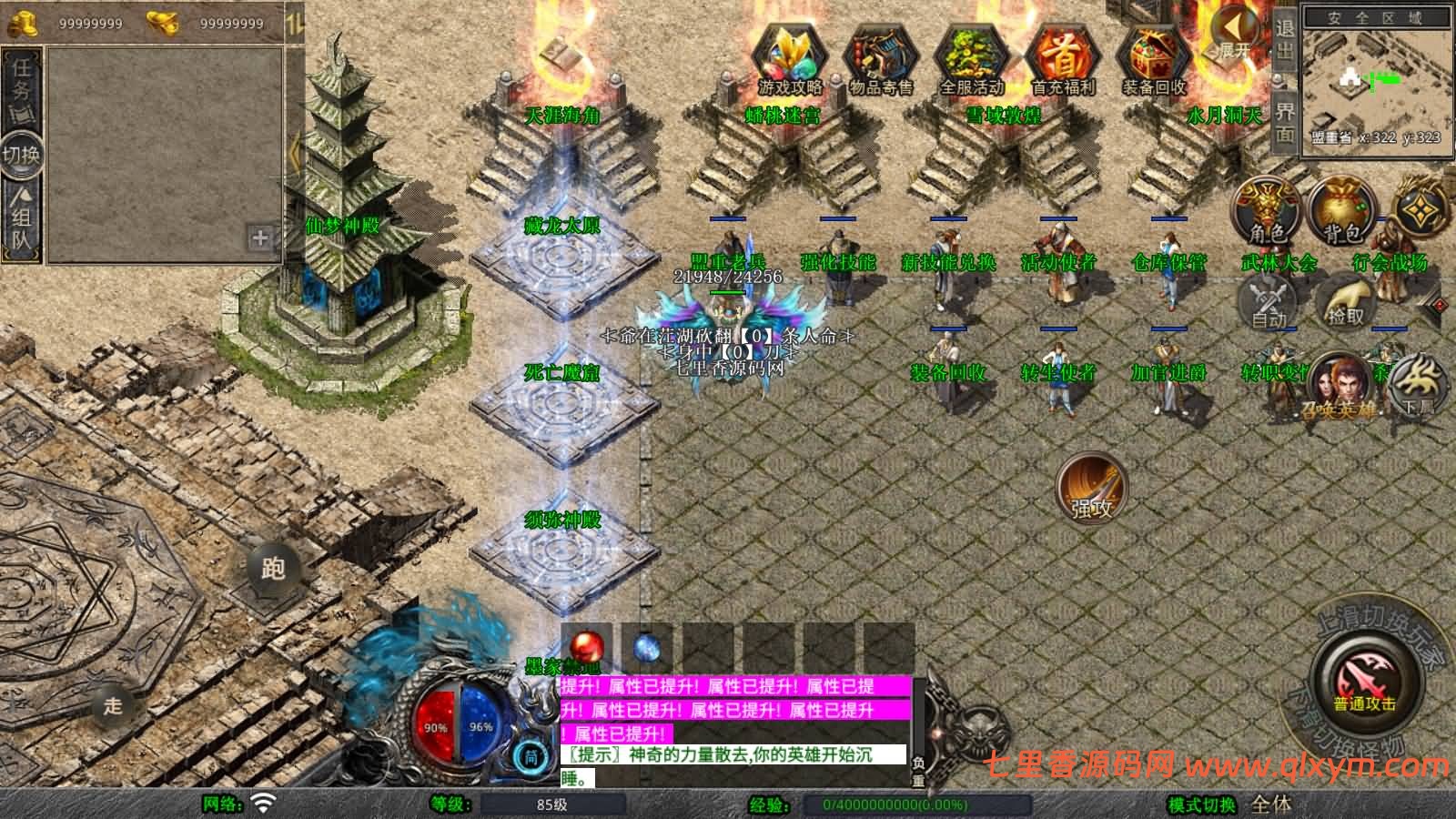Activate the 强攻 power attack skill
1456x819 pixels.
click(x=1091, y=487)
